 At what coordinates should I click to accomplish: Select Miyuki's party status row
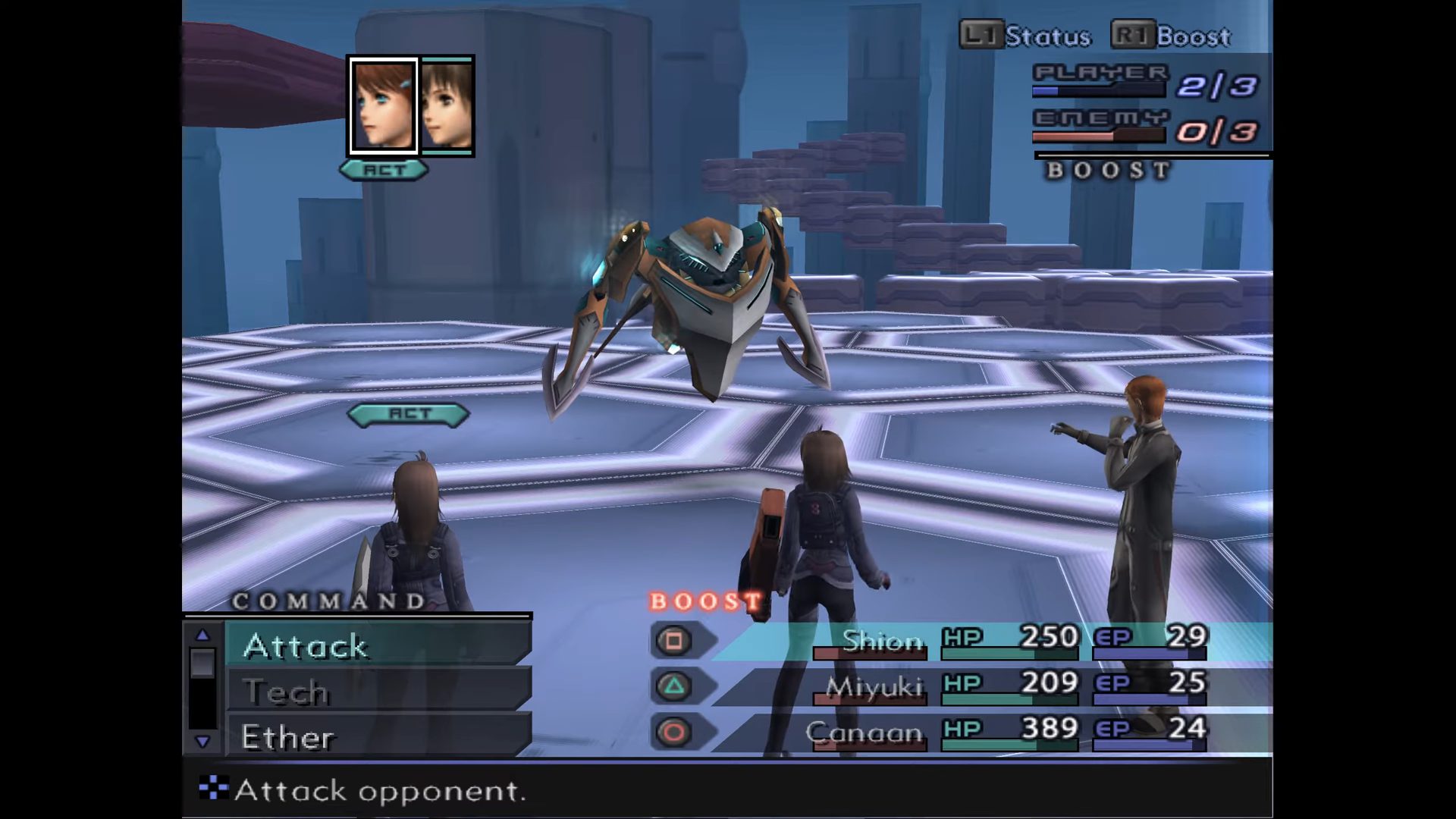point(986,687)
